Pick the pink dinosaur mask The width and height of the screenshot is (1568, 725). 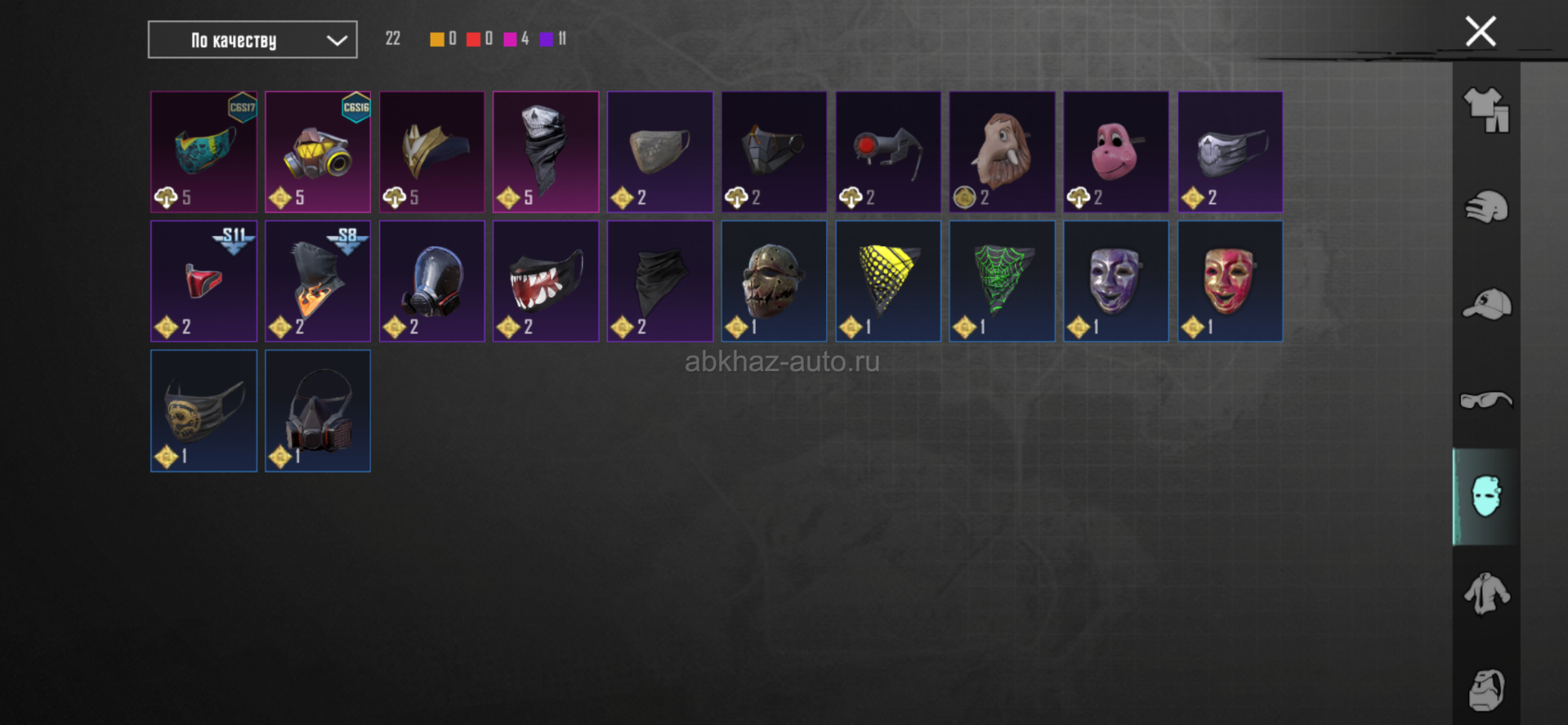(x=1115, y=152)
